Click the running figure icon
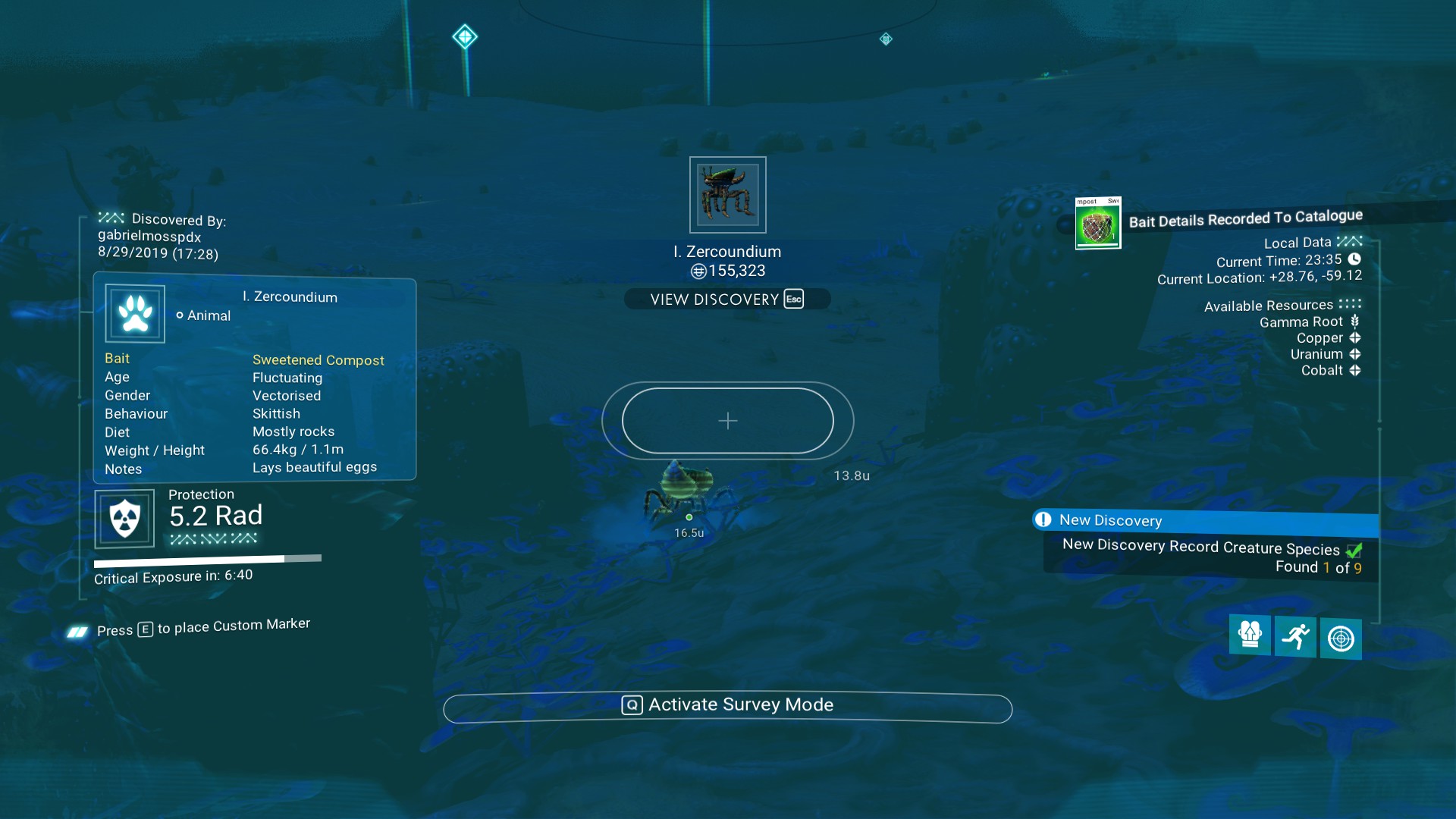The width and height of the screenshot is (1456, 819). [1295, 637]
